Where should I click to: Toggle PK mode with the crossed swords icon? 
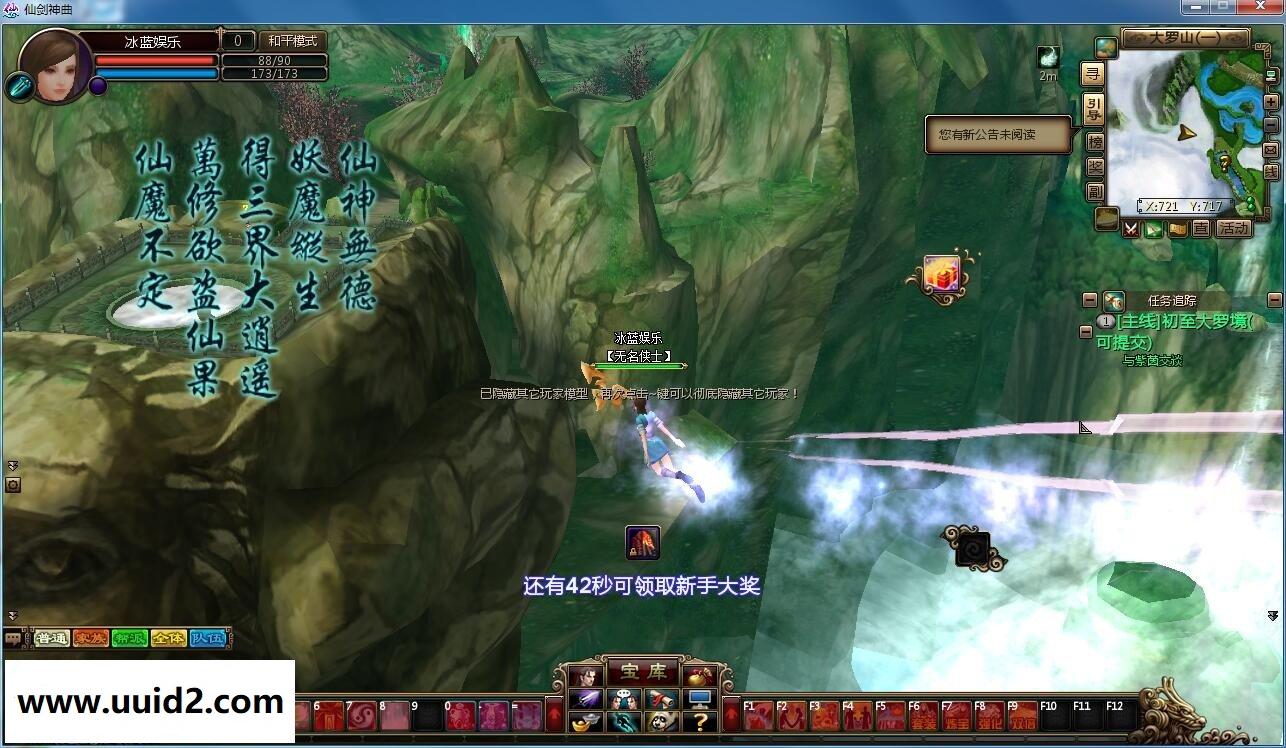point(1131,230)
